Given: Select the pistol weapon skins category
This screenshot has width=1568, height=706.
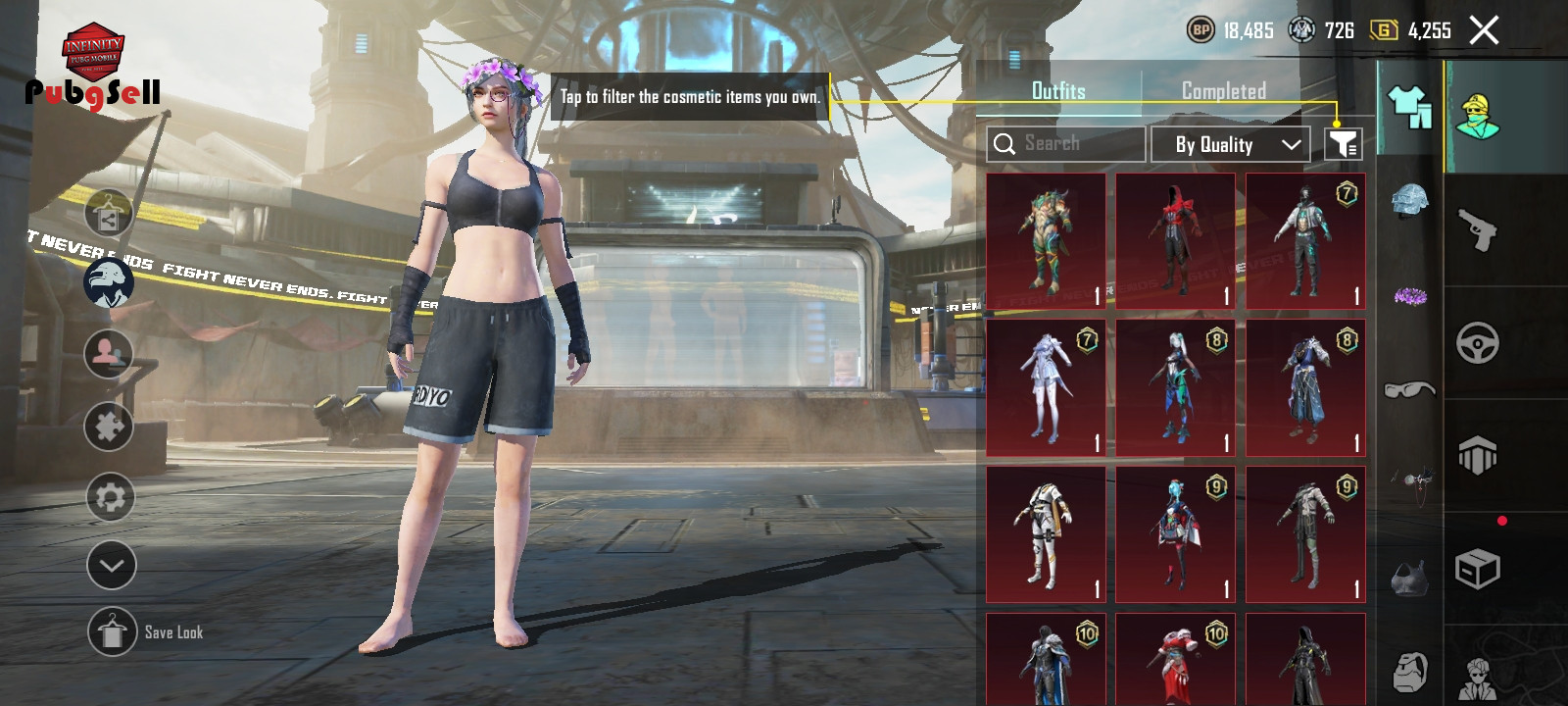Looking at the screenshot, I should pos(1478,230).
